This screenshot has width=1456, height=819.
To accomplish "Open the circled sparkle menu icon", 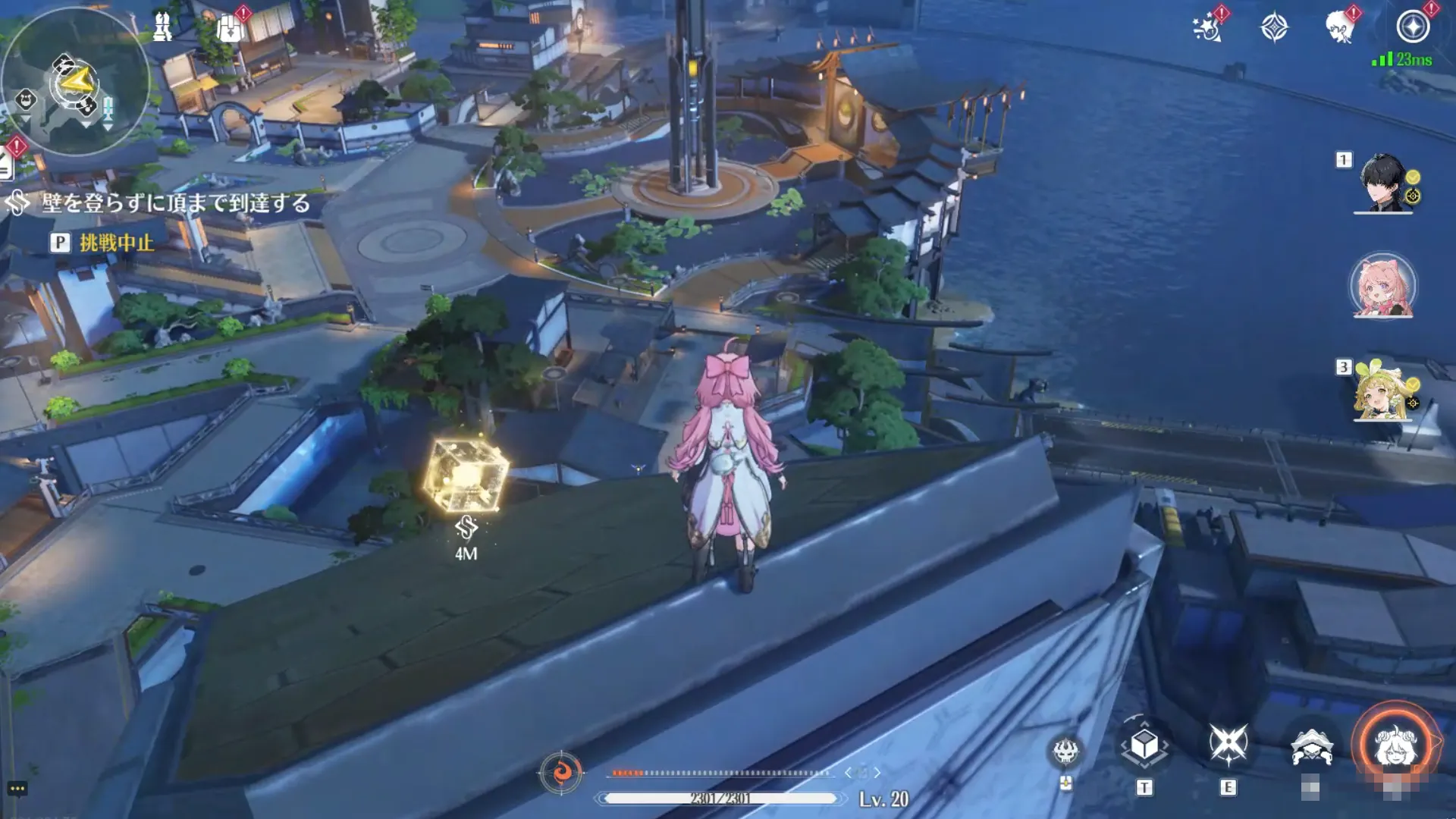I will [1413, 27].
